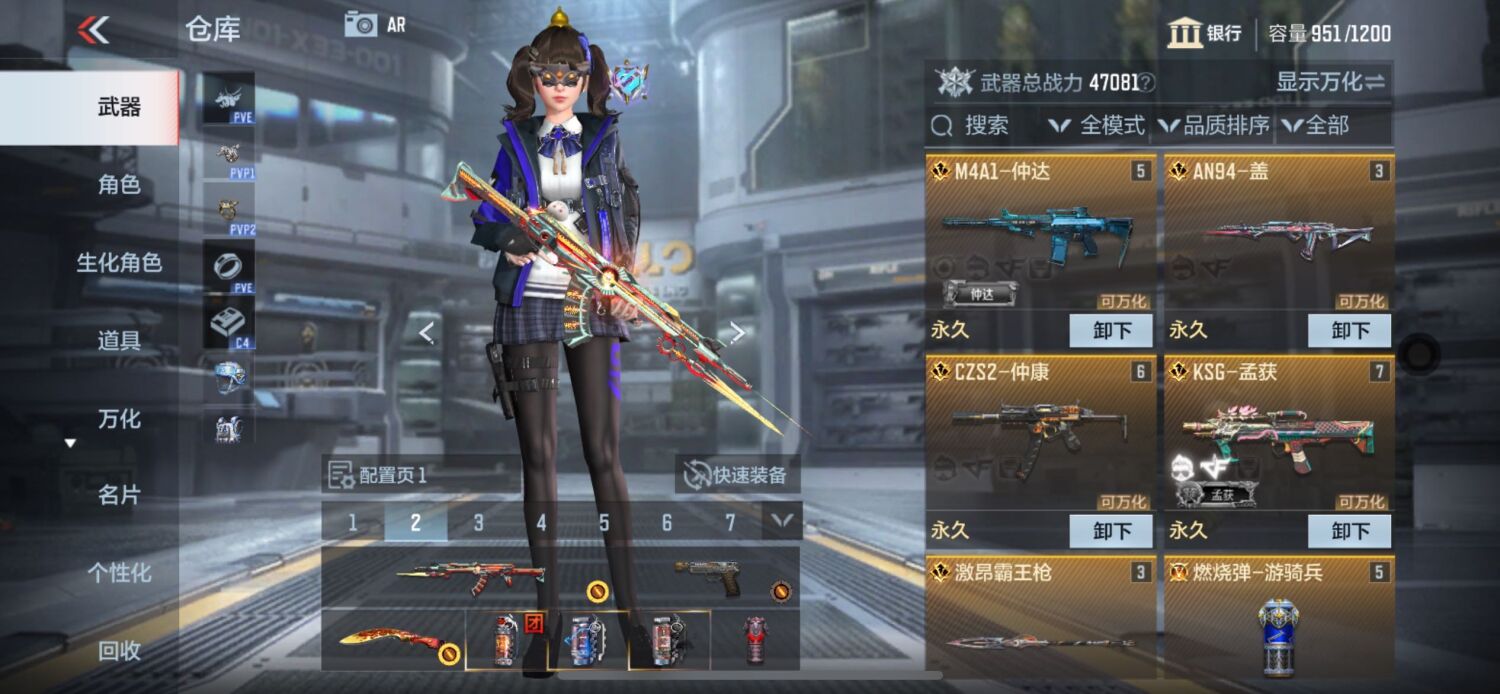Click the 搜索 weapon search box
The image size is (1500, 694).
(x=984, y=126)
